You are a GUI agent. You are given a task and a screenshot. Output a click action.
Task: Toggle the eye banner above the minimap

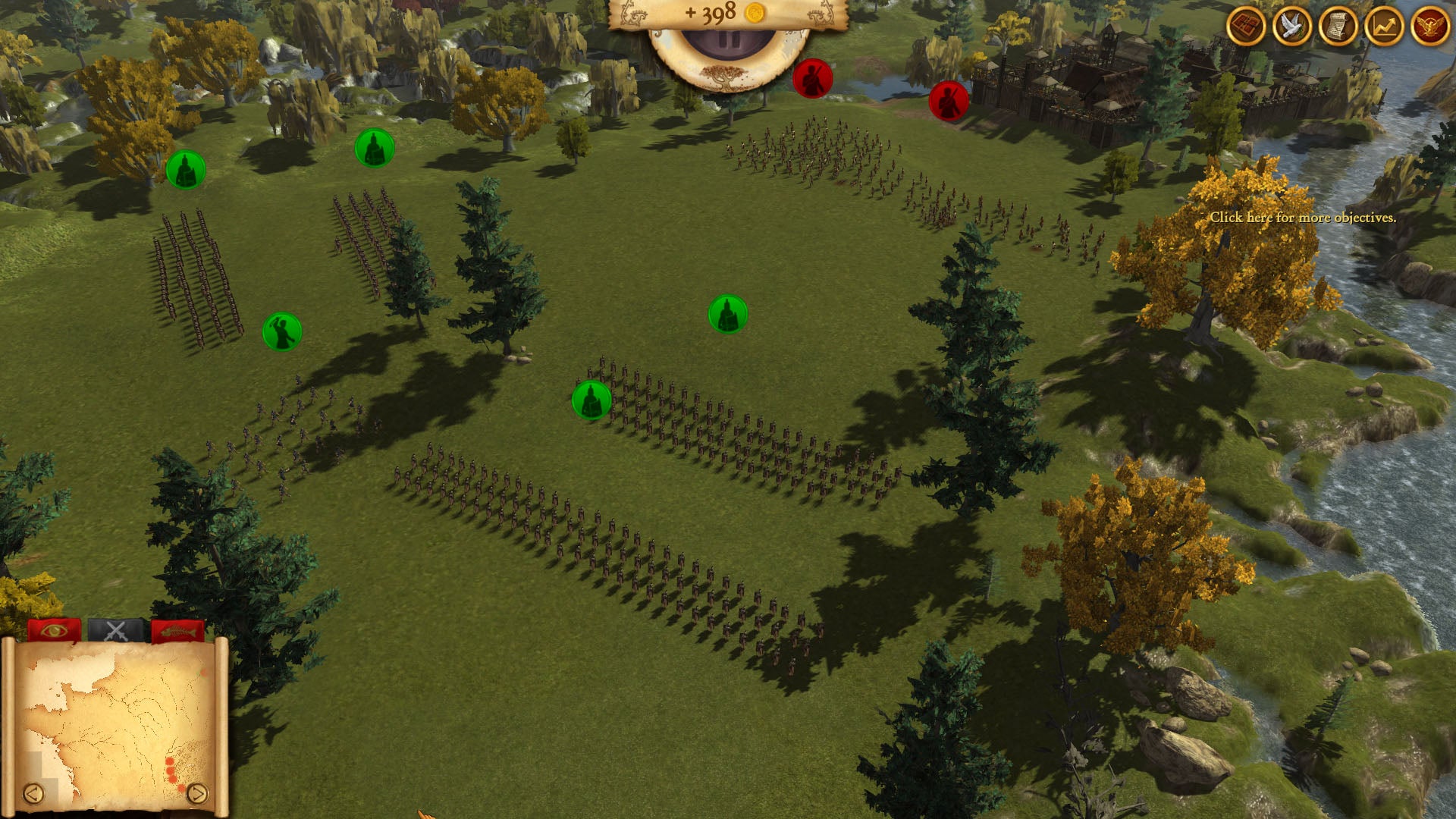pyautogui.click(x=53, y=629)
